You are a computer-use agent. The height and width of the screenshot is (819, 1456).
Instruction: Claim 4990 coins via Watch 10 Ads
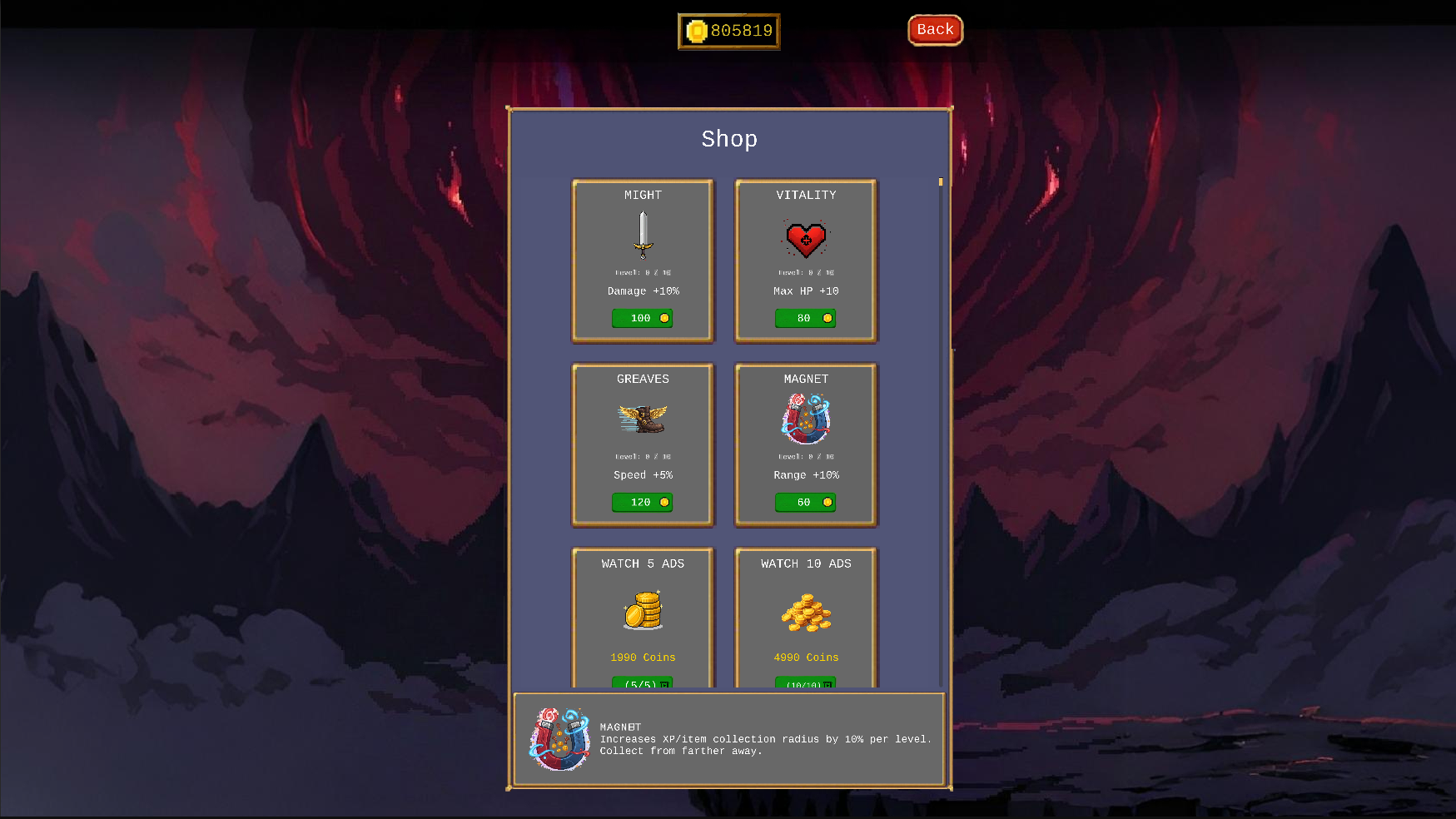click(805, 682)
